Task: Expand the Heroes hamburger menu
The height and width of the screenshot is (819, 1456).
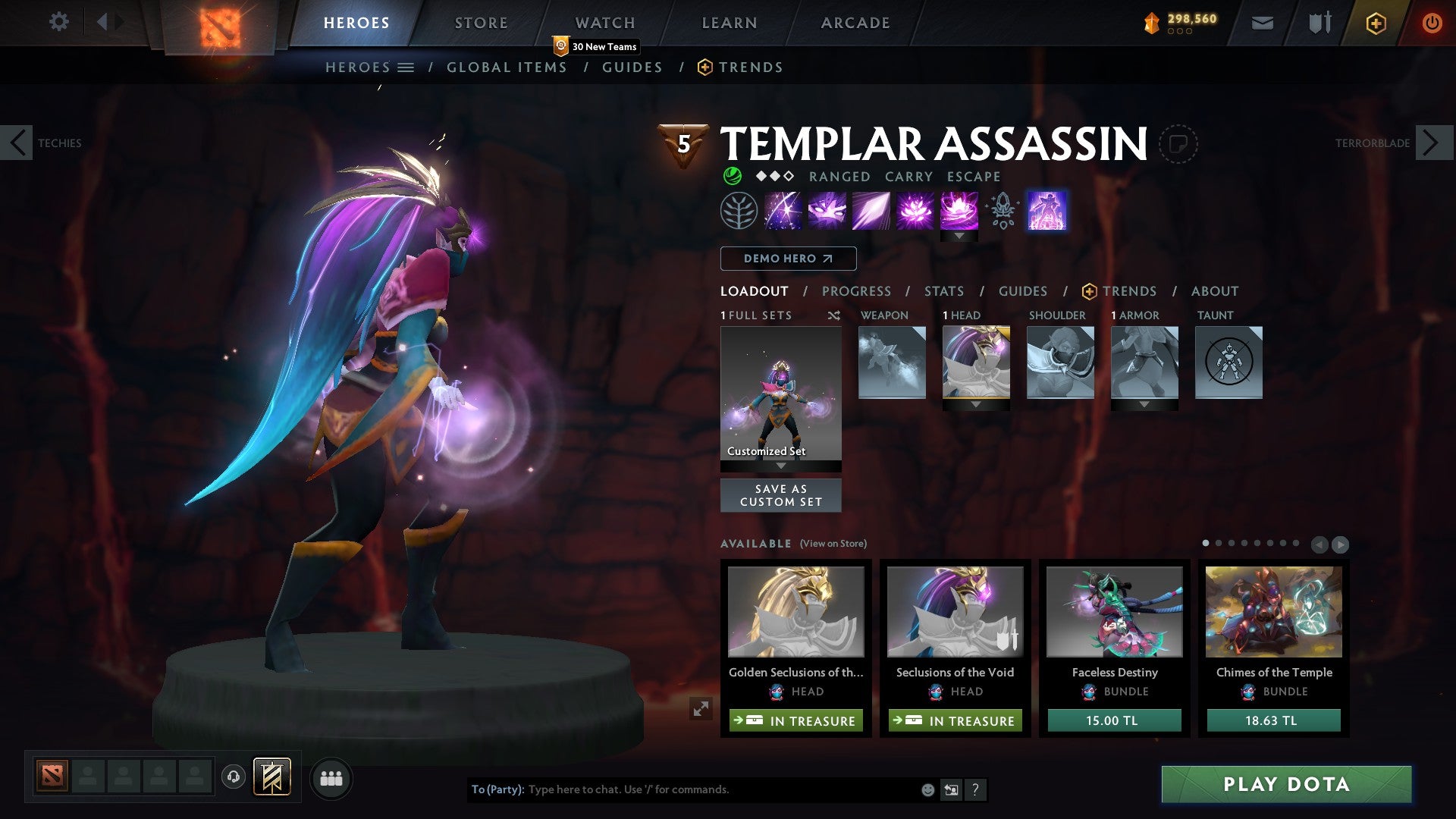Action: [x=407, y=67]
